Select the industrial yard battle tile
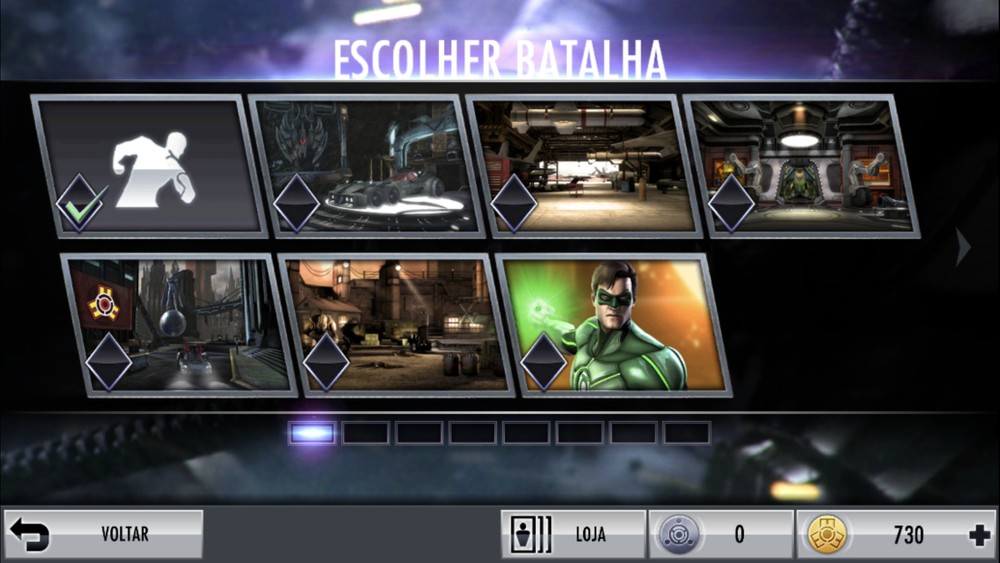 [398, 325]
